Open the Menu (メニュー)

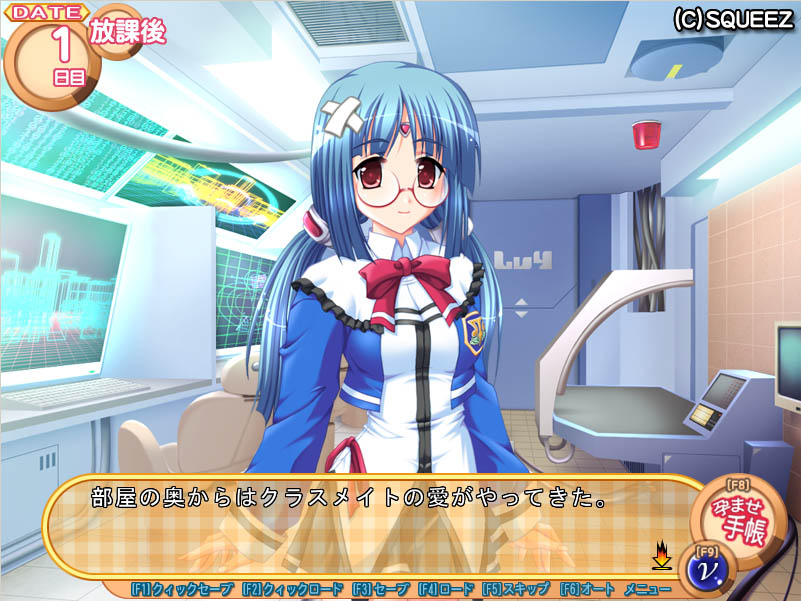point(647,590)
